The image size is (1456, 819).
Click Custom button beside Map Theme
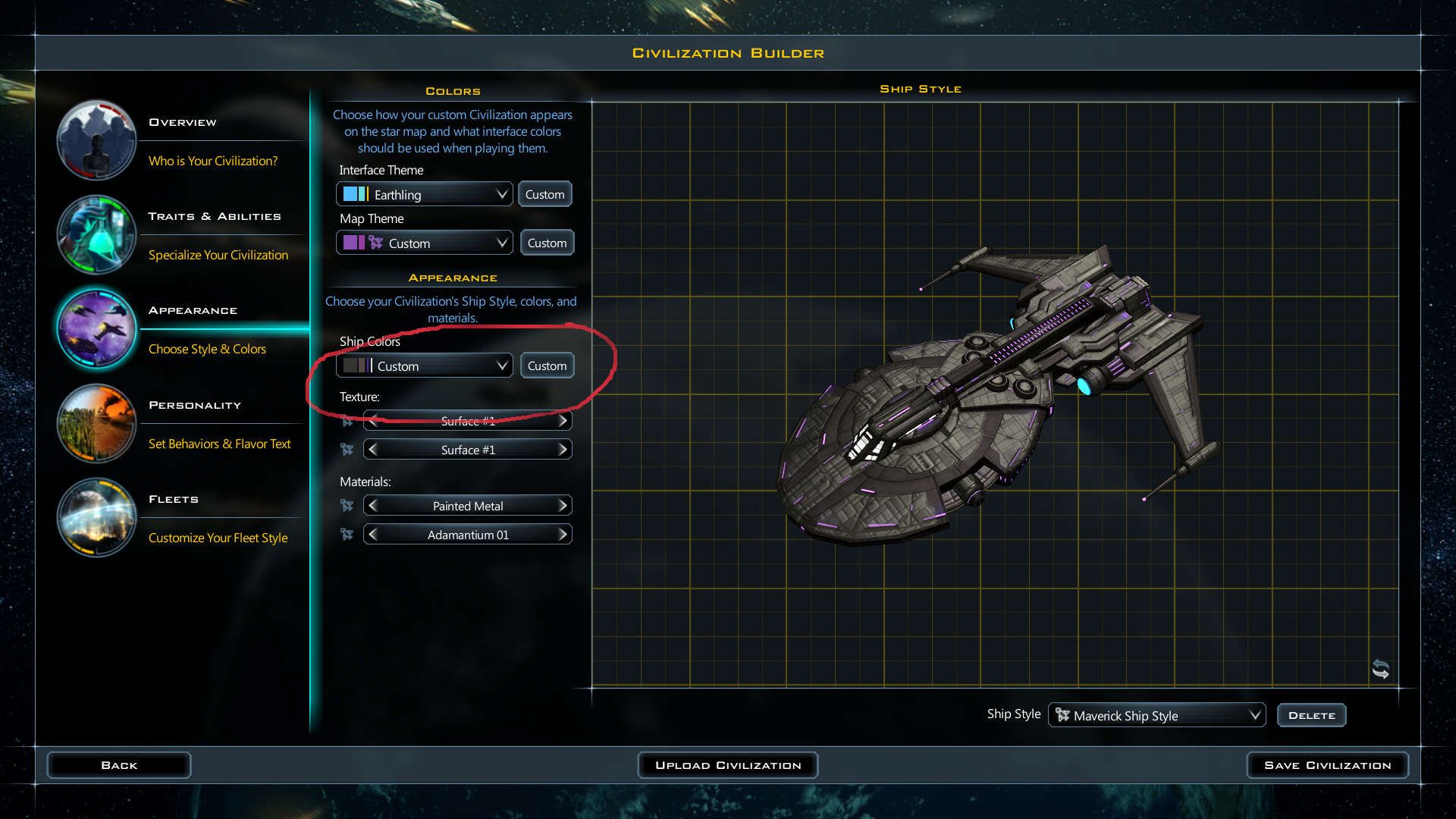tap(547, 243)
